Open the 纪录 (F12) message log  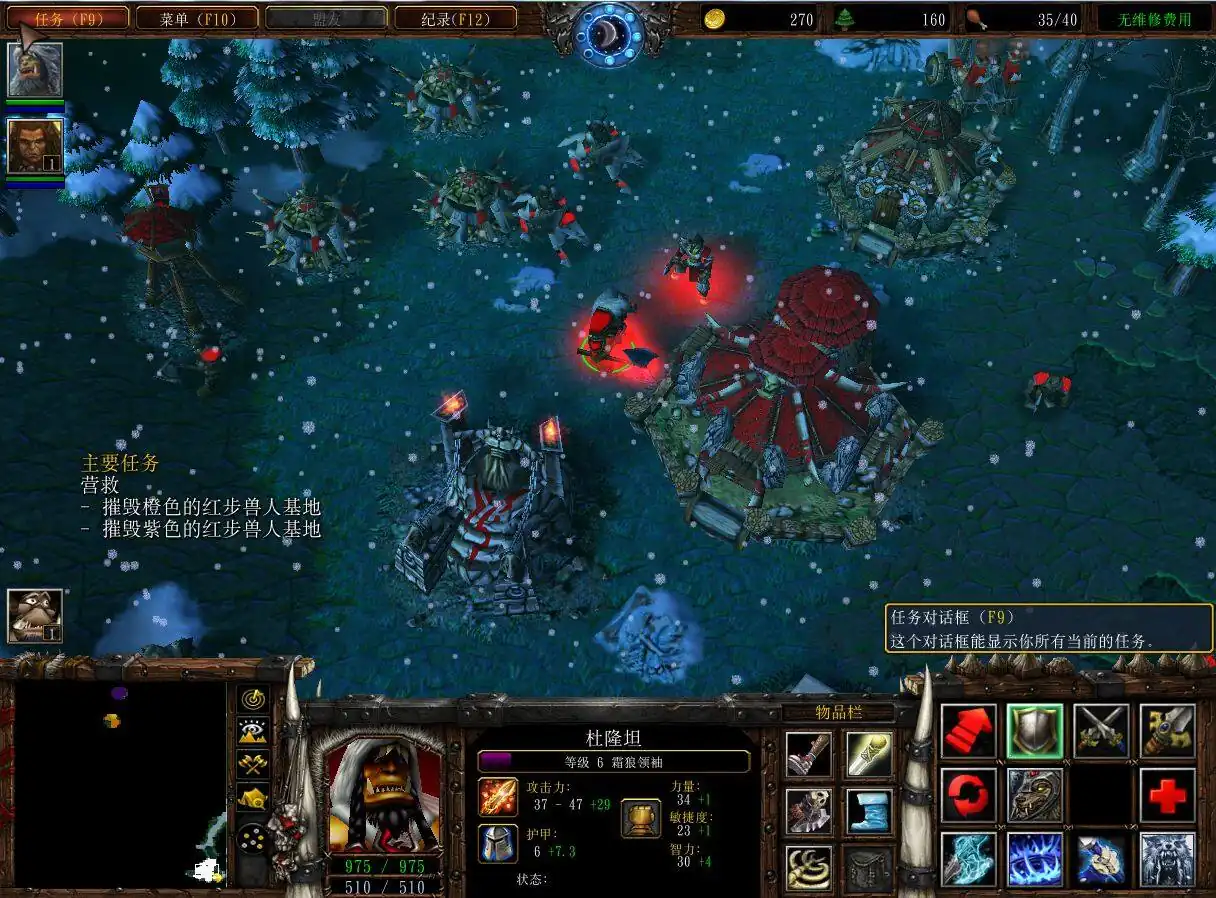(x=455, y=18)
